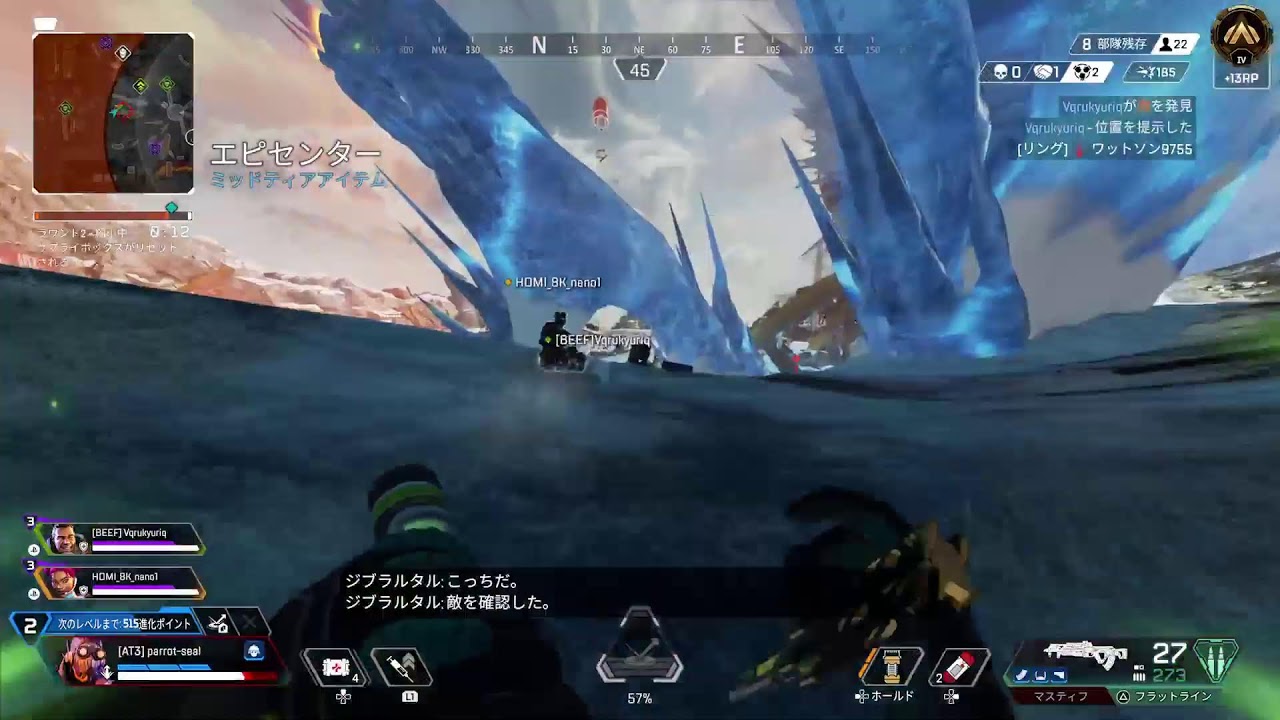Select the フラットライン weapon tab
The width and height of the screenshot is (1280, 720).
coord(1172,695)
